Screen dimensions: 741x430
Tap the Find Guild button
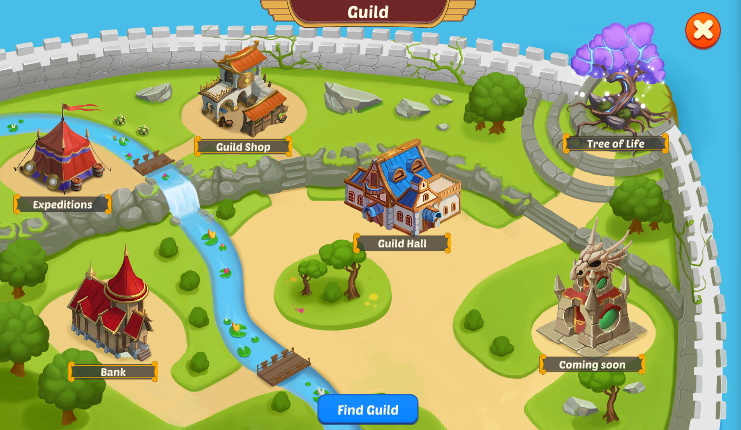pyautogui.click(x=367, y=410)
